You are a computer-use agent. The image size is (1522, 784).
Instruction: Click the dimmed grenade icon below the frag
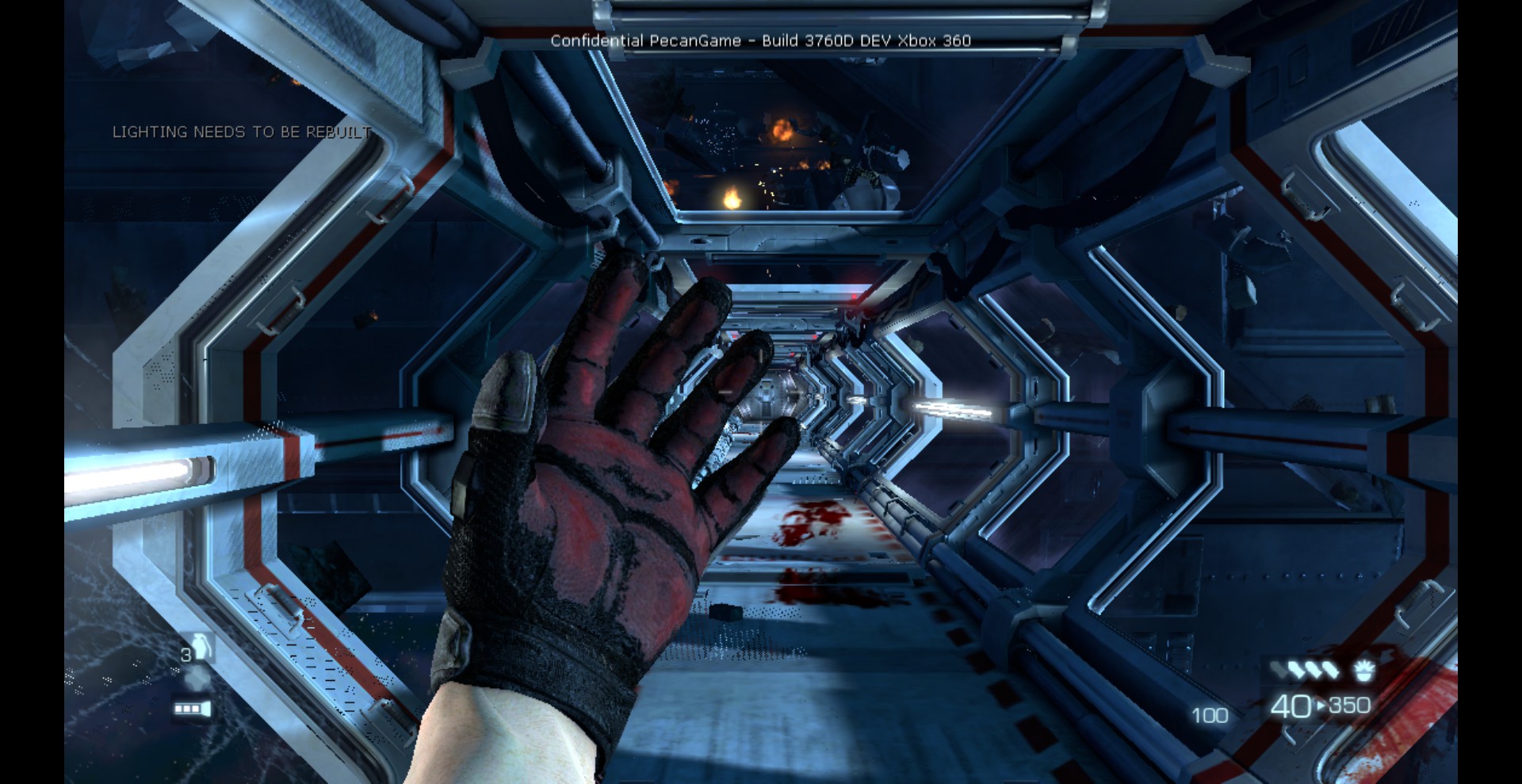pyautogui.click(x=197, y=678)
